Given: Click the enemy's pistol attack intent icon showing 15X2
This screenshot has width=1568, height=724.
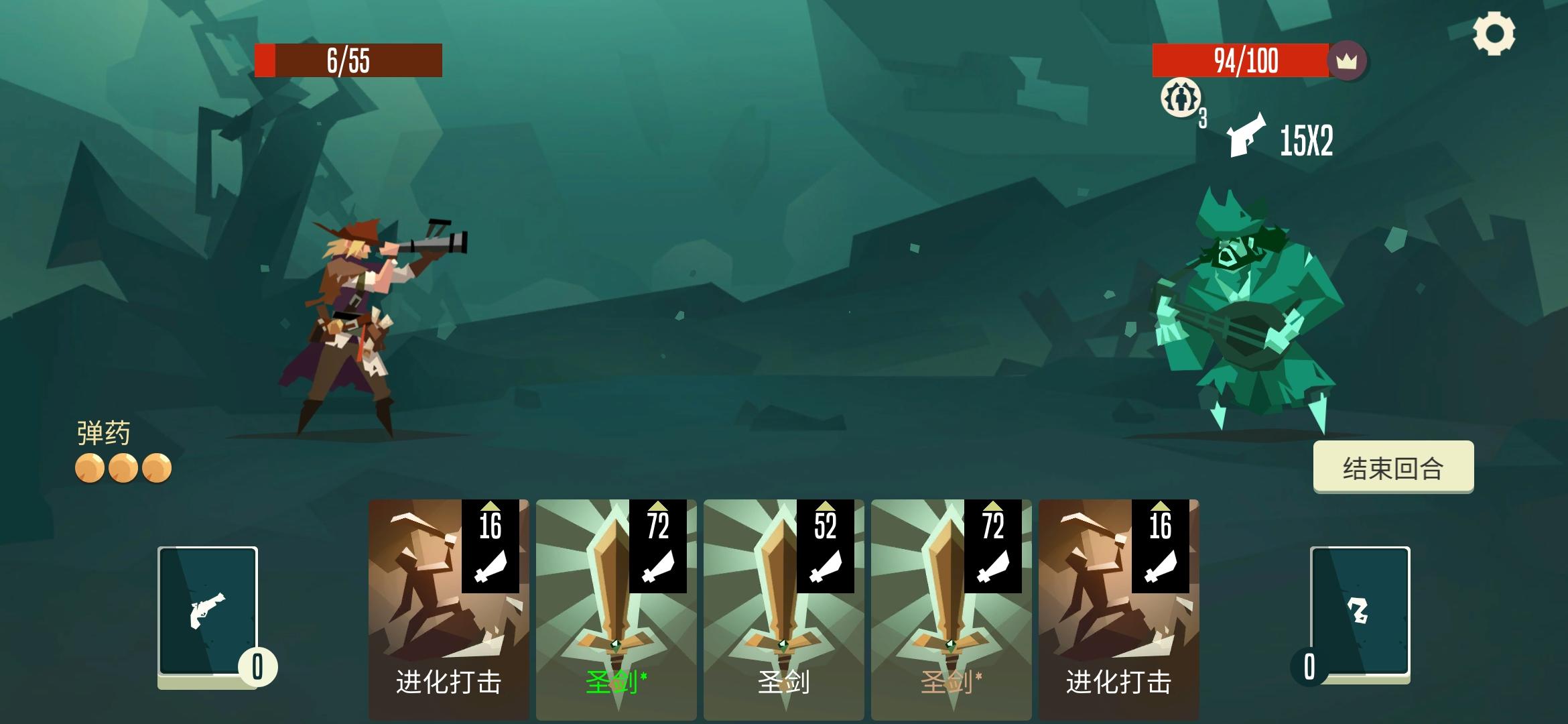Looking at the screenshot, I should 1248,139.
